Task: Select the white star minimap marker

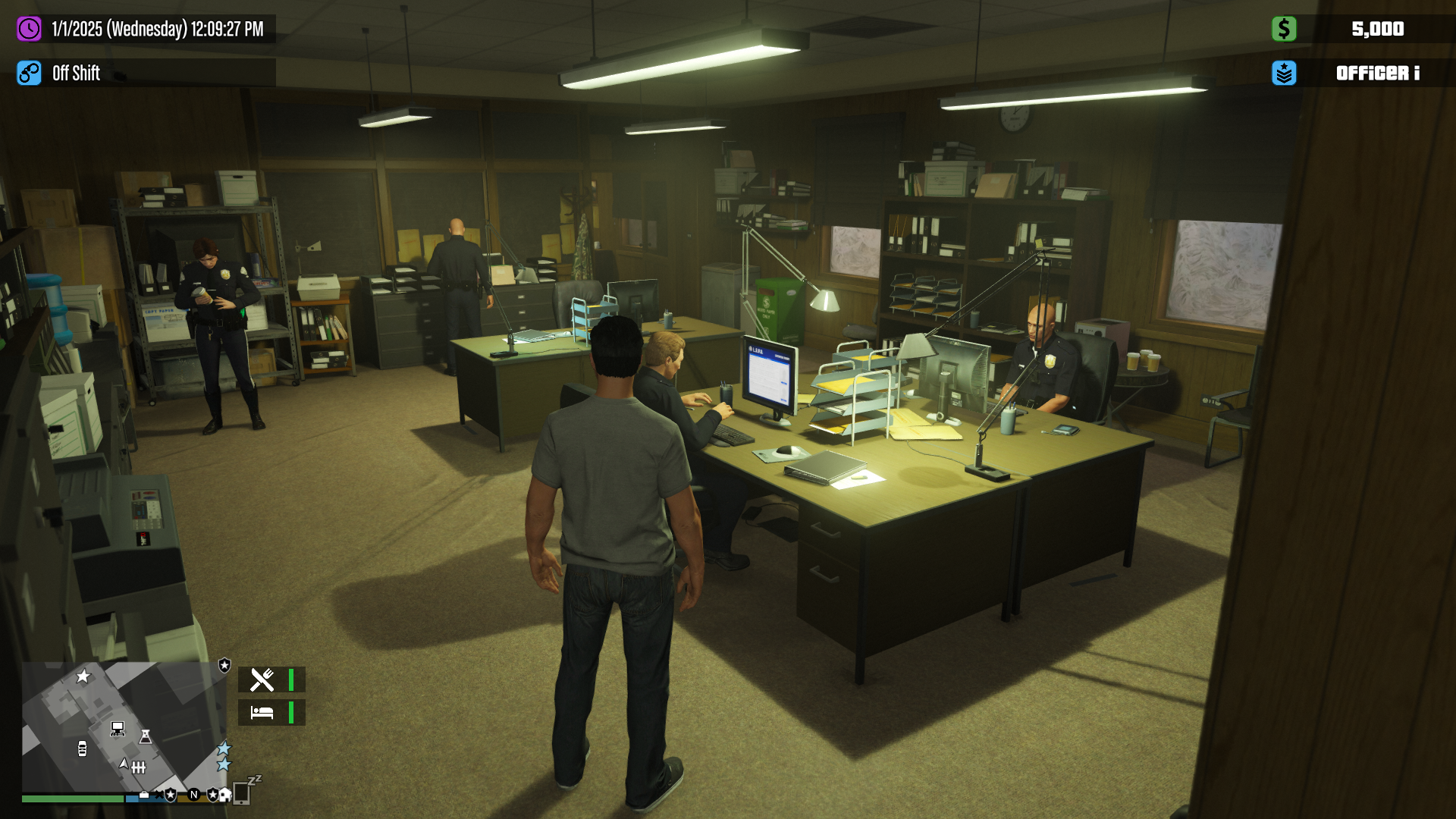Action: coord(83,676)
